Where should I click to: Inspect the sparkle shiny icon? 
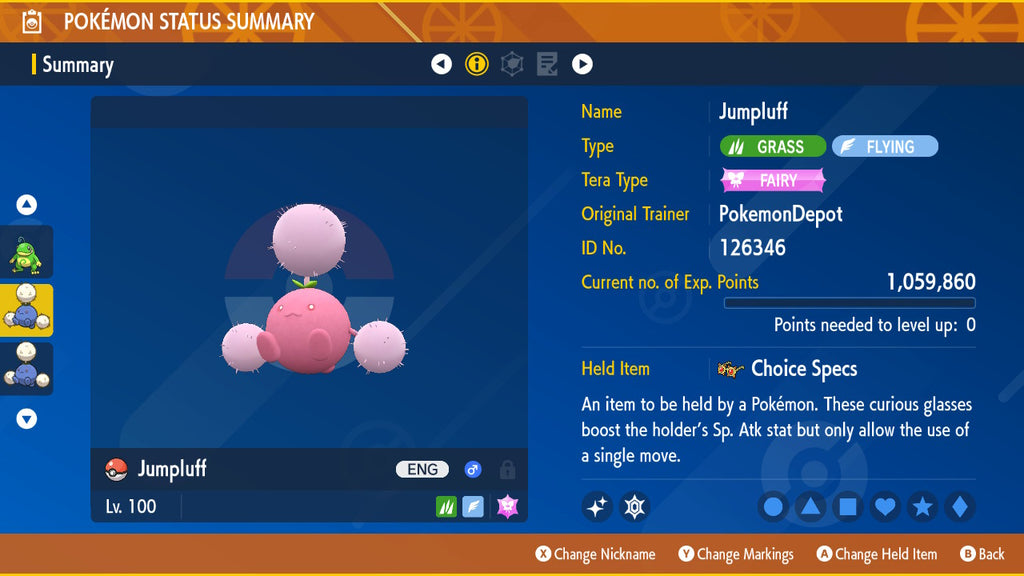click(597, 507)
